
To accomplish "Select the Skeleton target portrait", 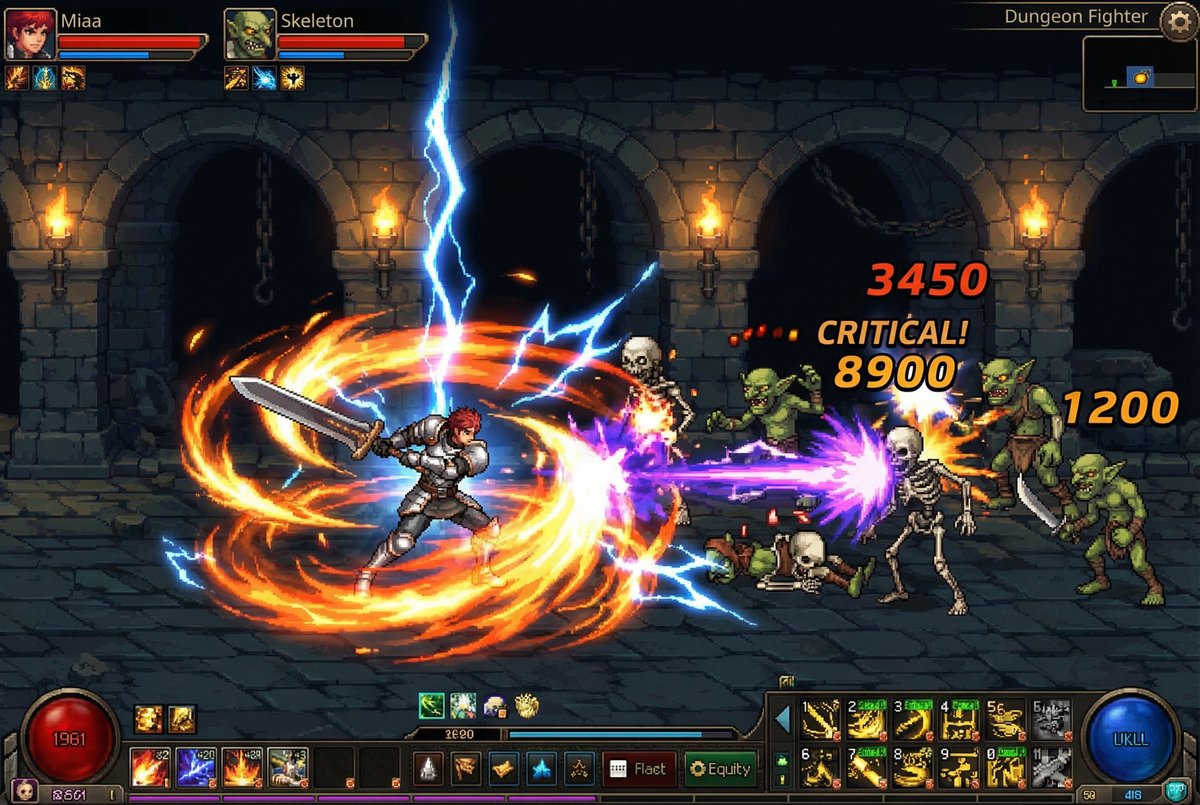I will [x=249, y=35].
